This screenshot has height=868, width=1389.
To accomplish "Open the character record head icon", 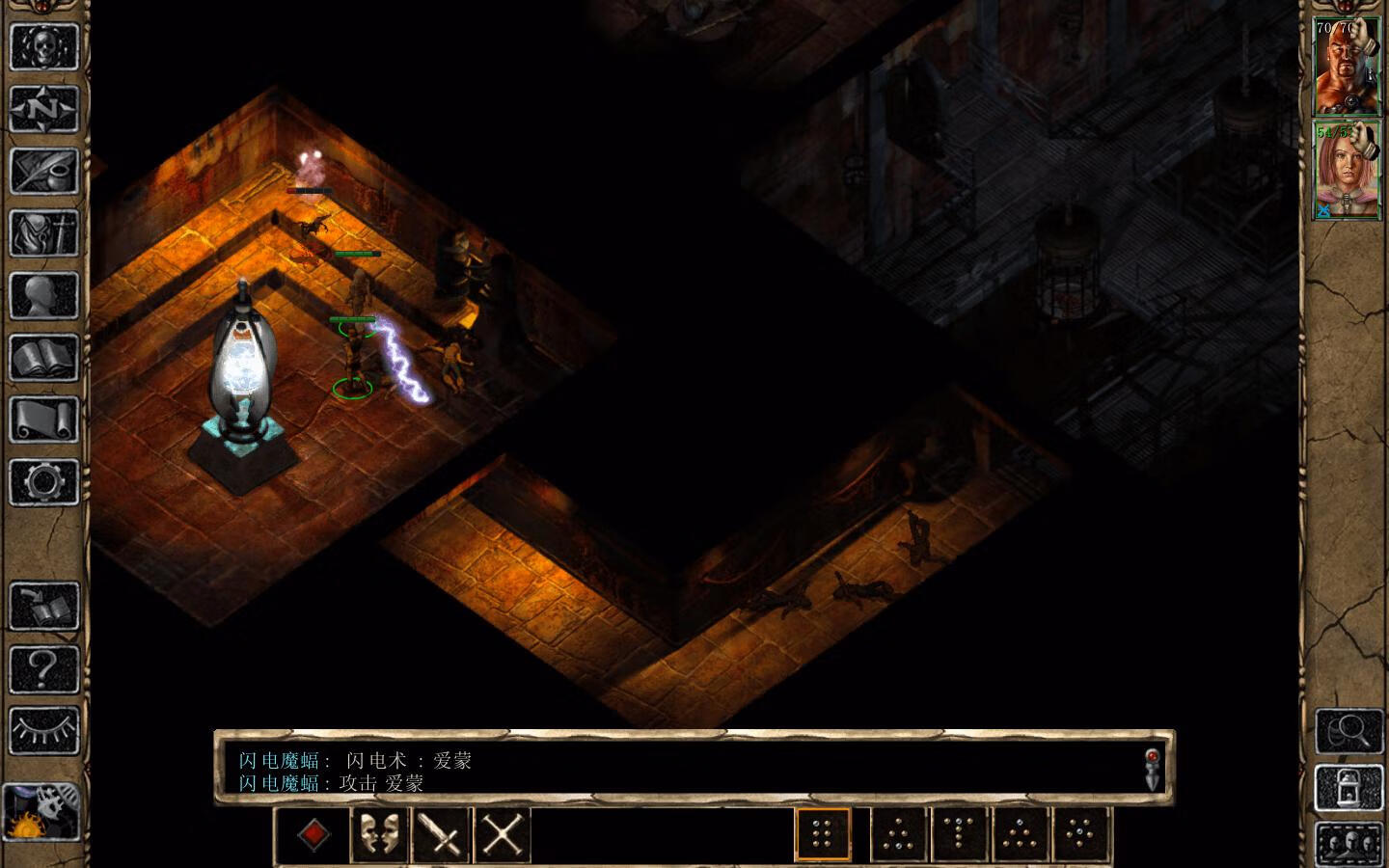I will 43,295.
